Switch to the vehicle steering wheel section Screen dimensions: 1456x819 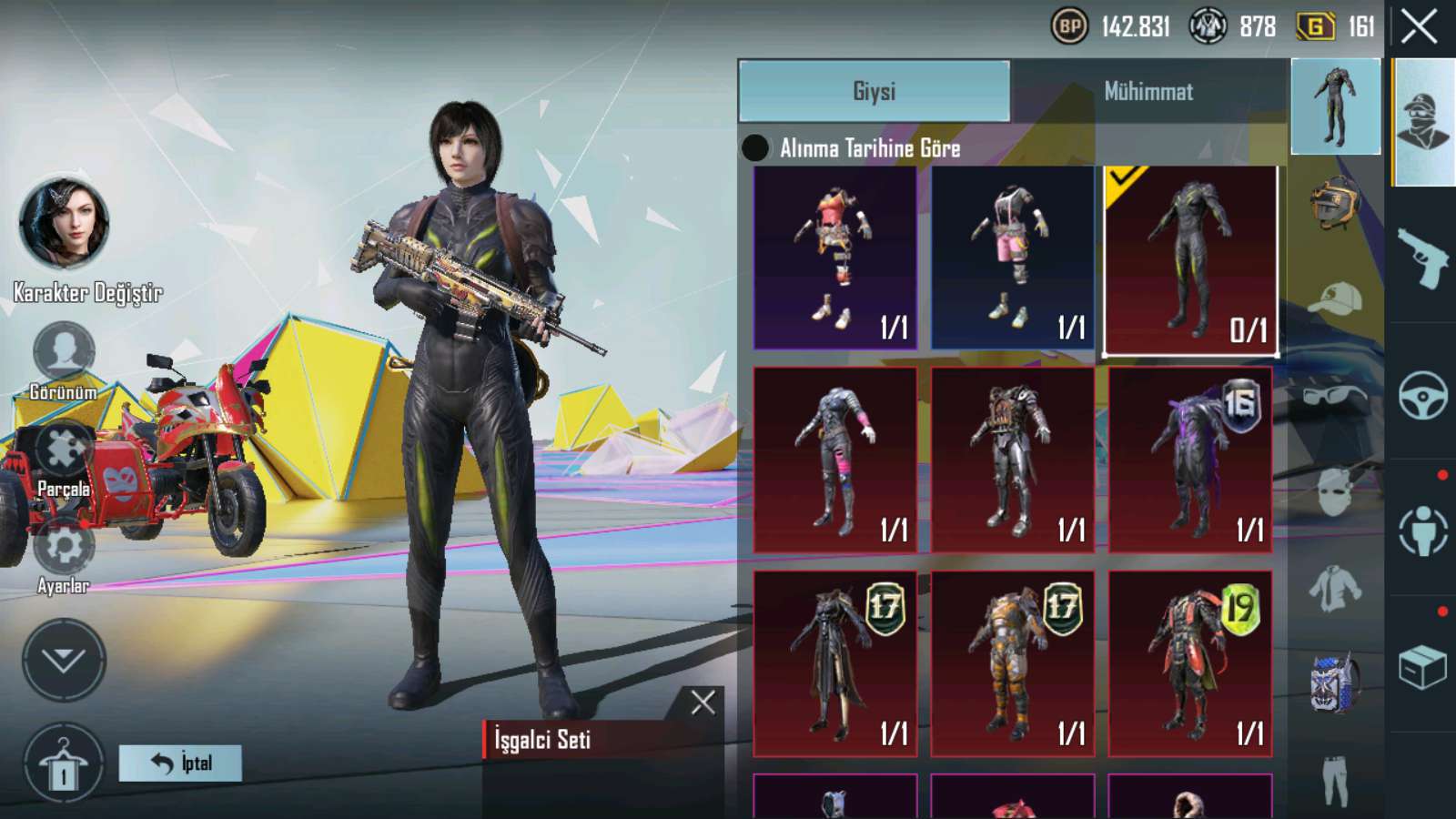1422,394
